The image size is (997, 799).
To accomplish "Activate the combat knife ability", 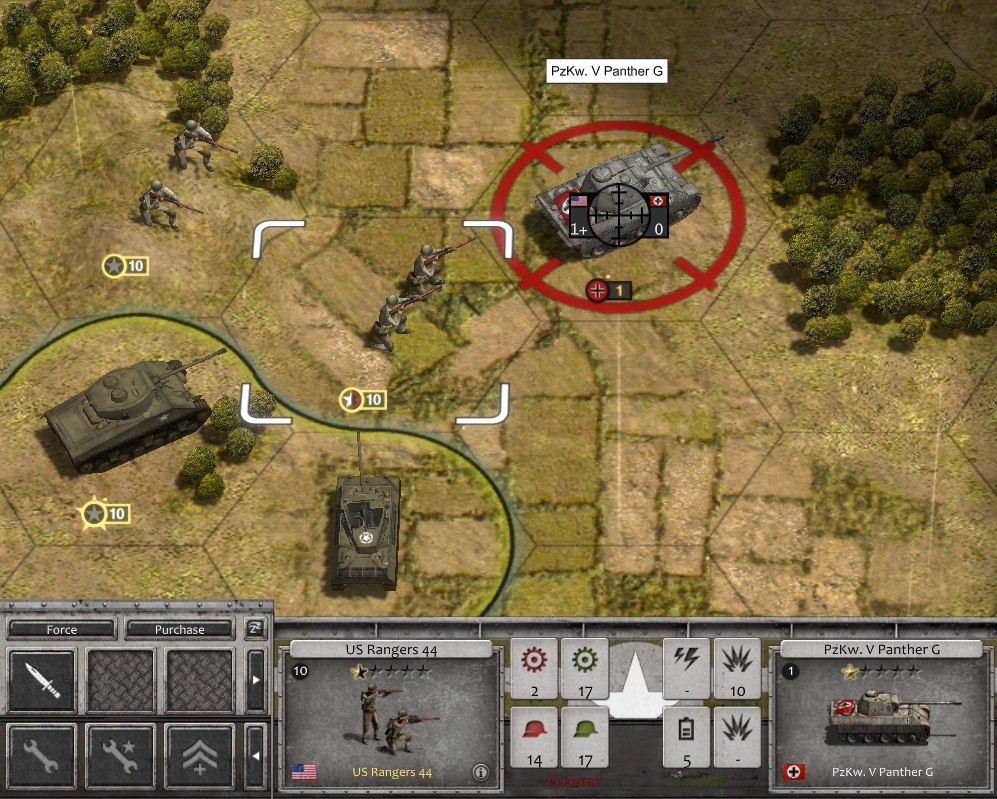I will (x=42, y=681).
